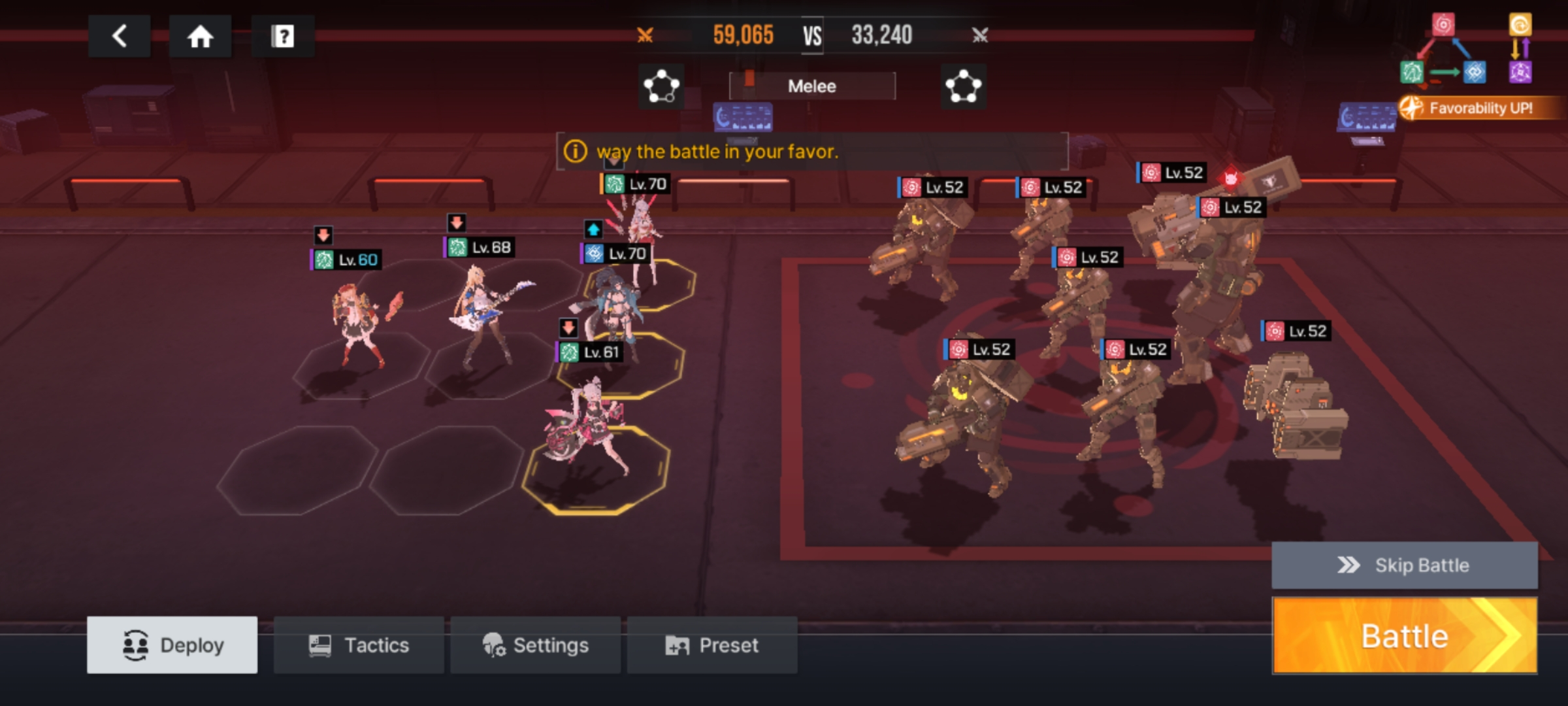Open the question mark help

pyautogui.click(x=282, y=36)
